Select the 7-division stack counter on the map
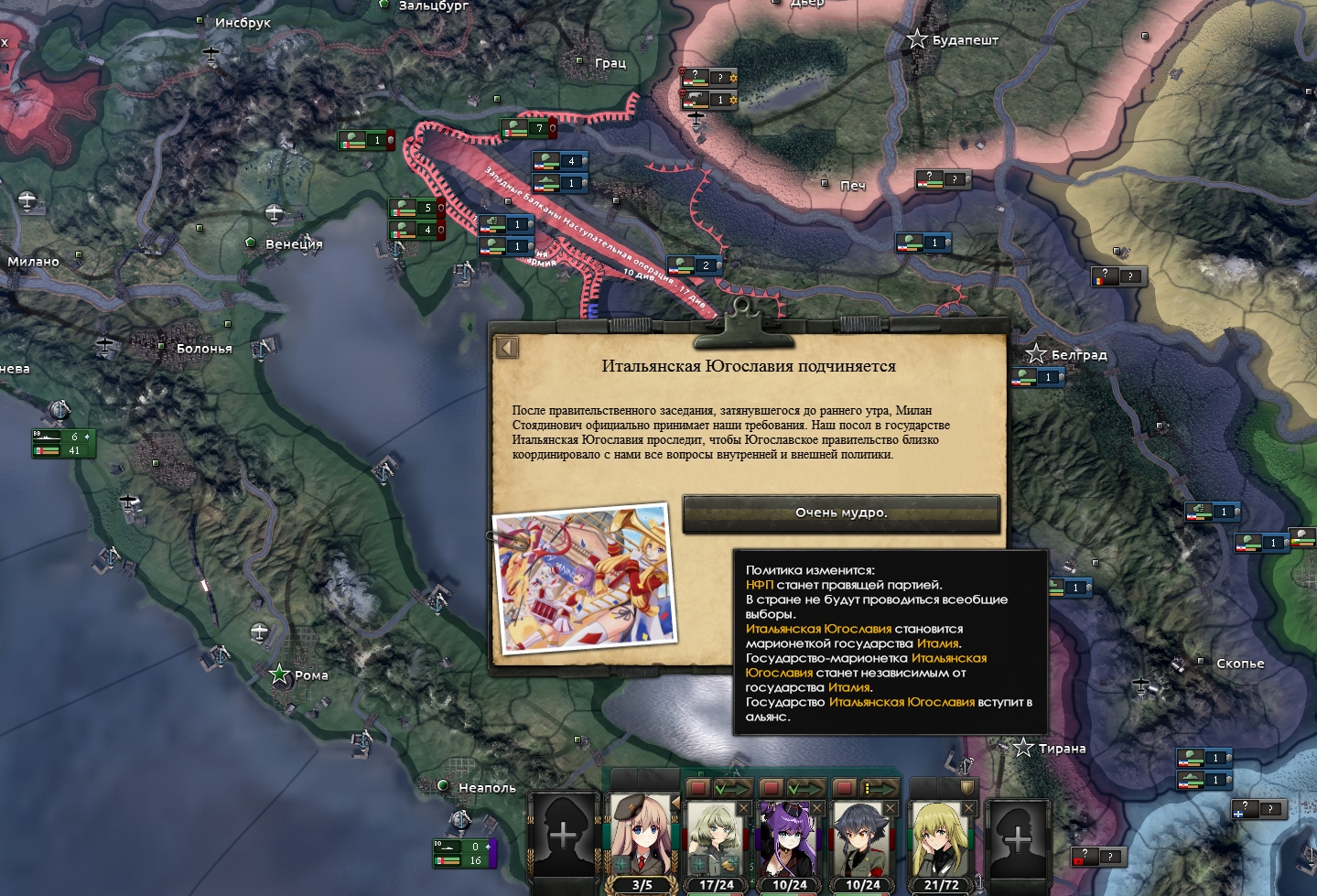Image resolution: width=1317 pixels, height=896 pixels. click(x=525, y=128)
